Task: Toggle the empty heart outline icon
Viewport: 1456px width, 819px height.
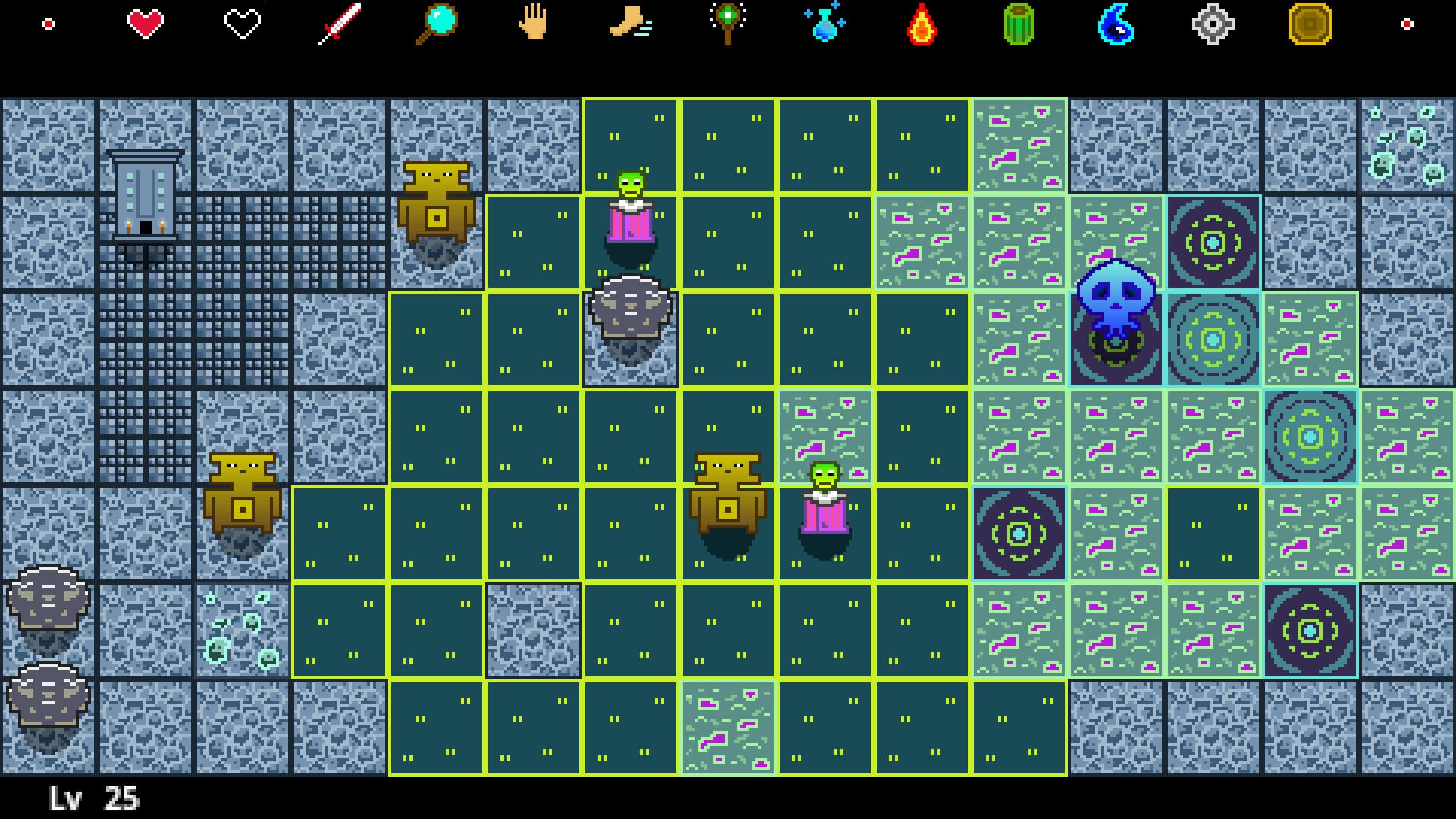Action: [243, 23]
